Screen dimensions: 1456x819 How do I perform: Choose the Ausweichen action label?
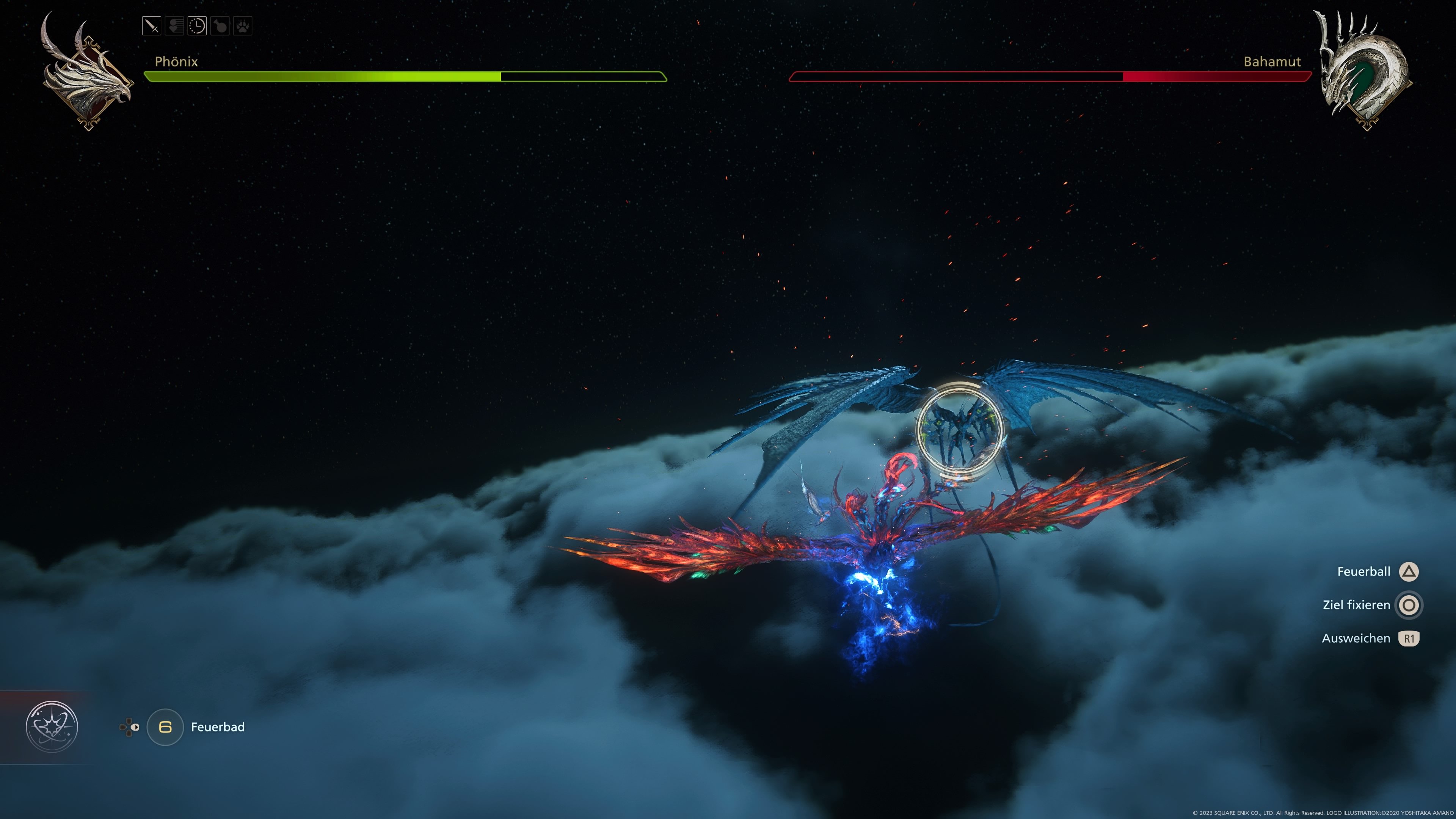coord(1356,639)
